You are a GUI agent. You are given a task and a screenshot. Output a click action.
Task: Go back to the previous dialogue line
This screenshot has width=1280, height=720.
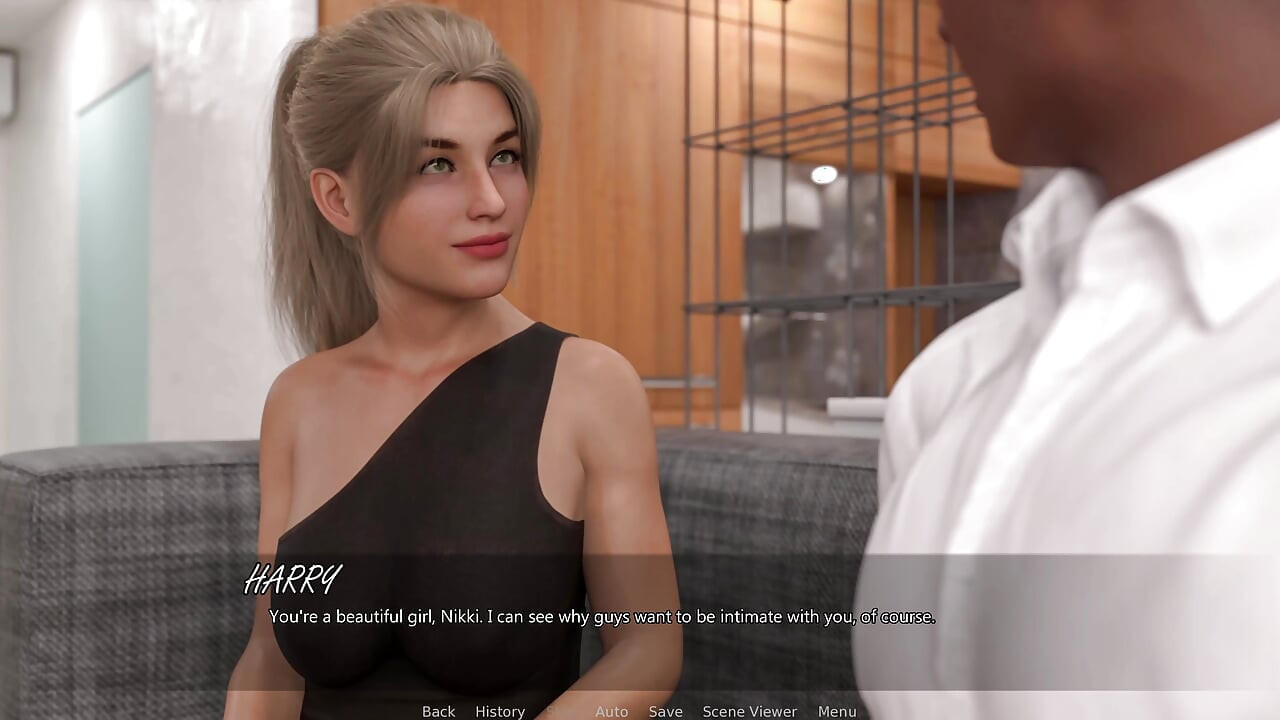coord(438,711)
